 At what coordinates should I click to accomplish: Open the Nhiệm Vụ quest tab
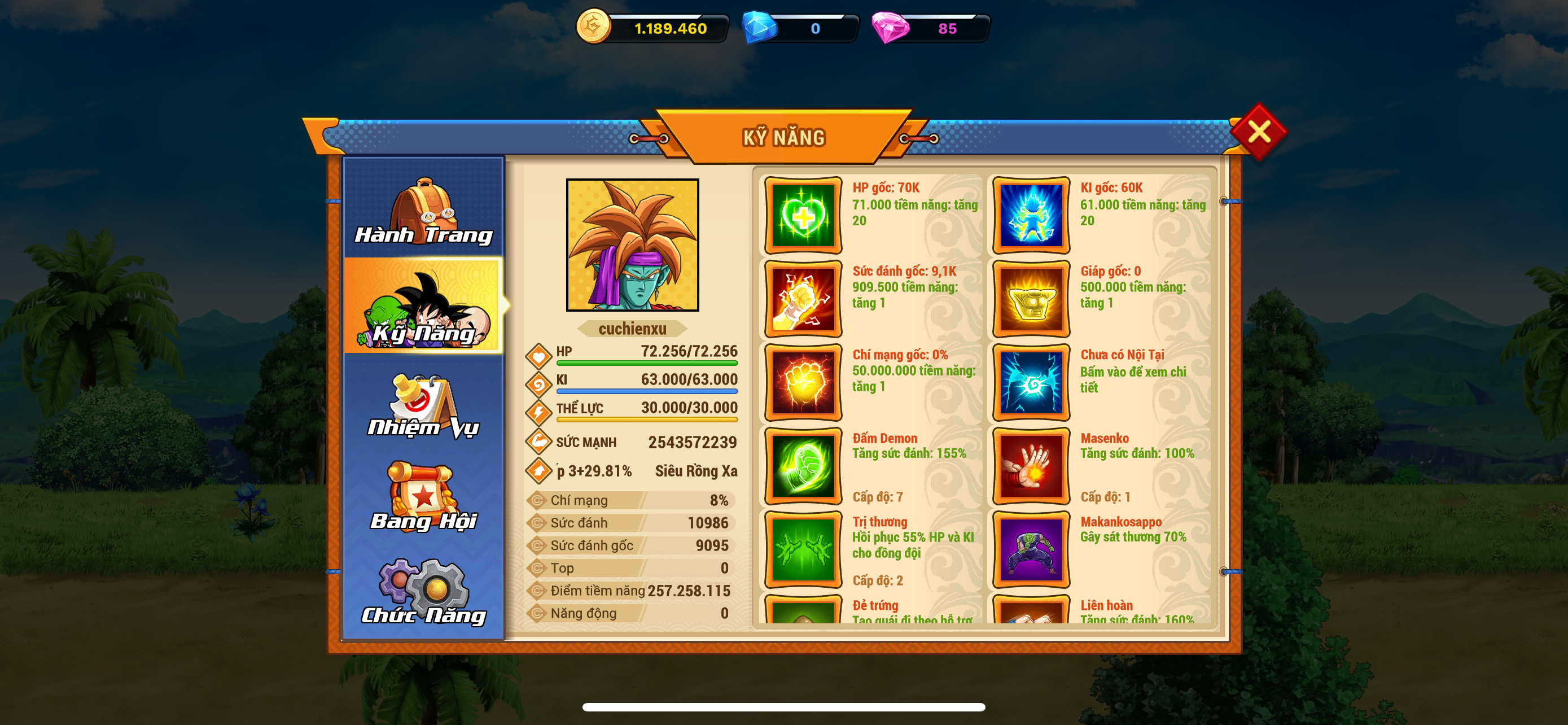(x=424, y=405)
